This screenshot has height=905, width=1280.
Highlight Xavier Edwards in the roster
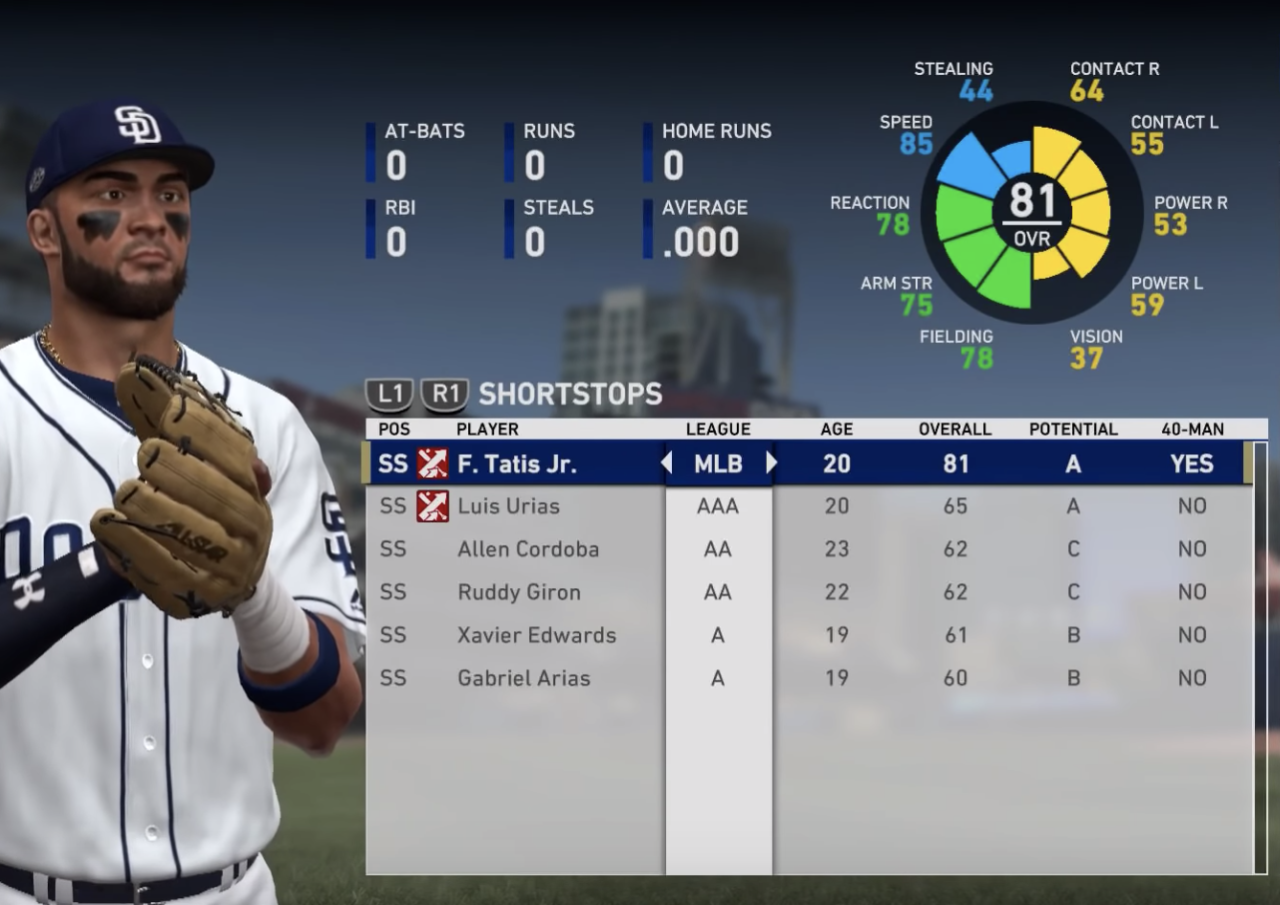point(536,635)
